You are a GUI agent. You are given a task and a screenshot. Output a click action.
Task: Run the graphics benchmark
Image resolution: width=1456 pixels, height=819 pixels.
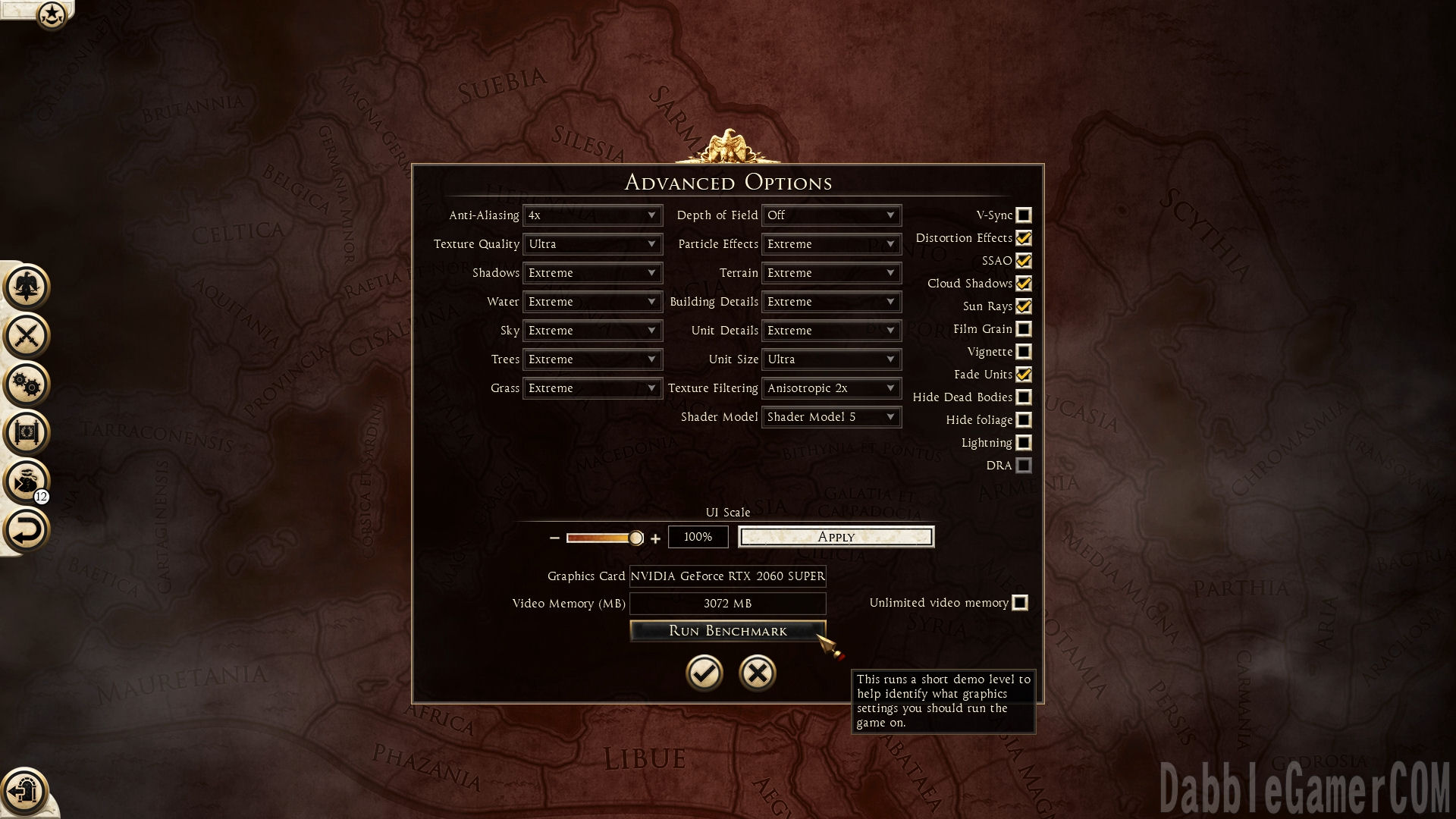click(x=727, y=631)
